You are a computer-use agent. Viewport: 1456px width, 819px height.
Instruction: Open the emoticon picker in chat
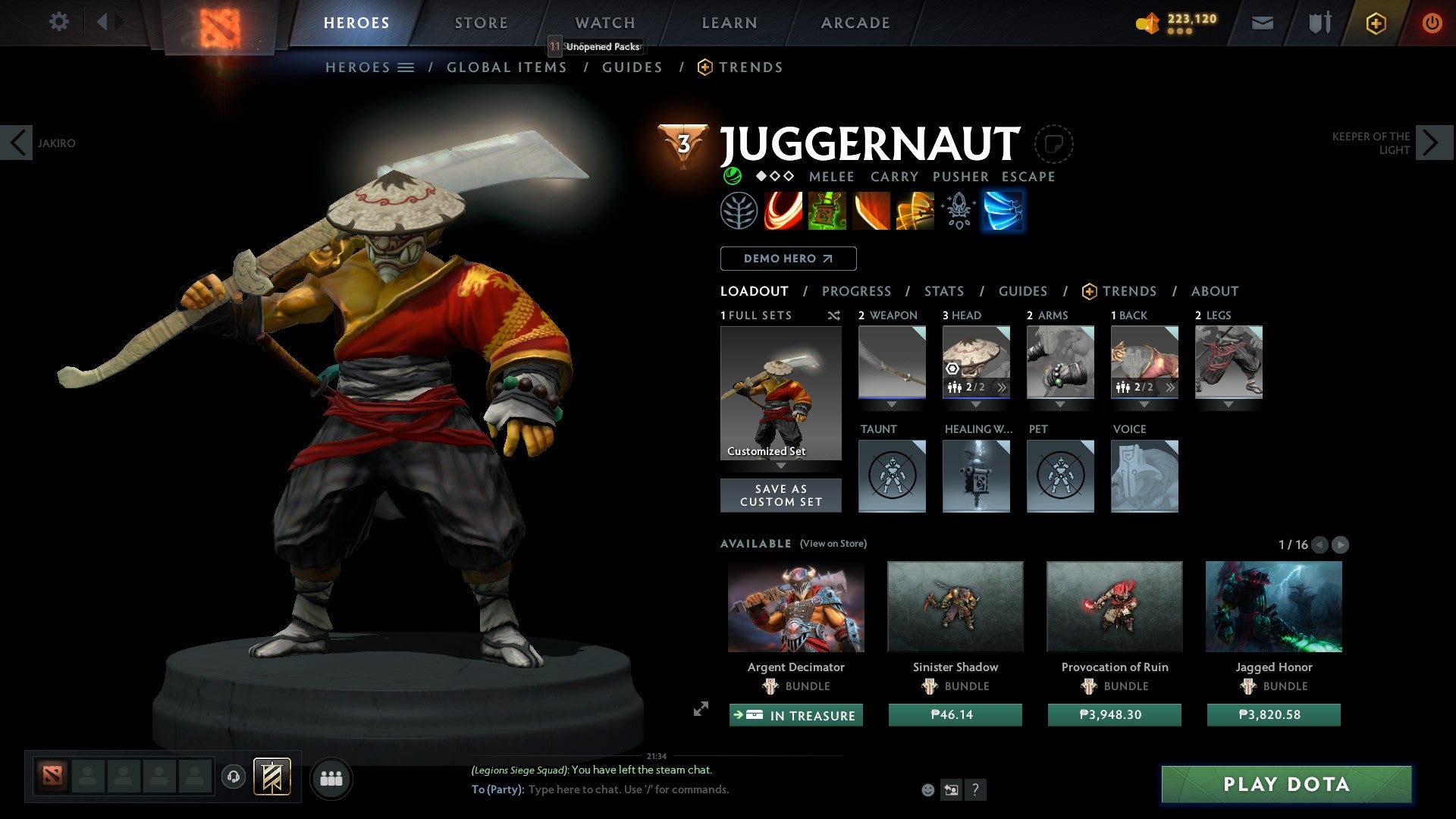(x=927, y=789)
